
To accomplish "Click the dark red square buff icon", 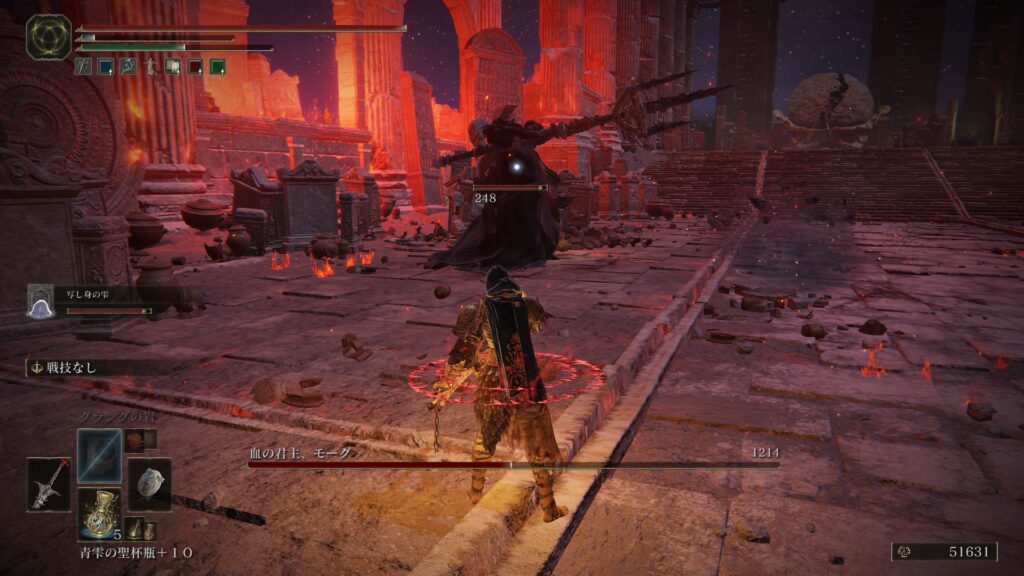I will (x=195, y=67).
